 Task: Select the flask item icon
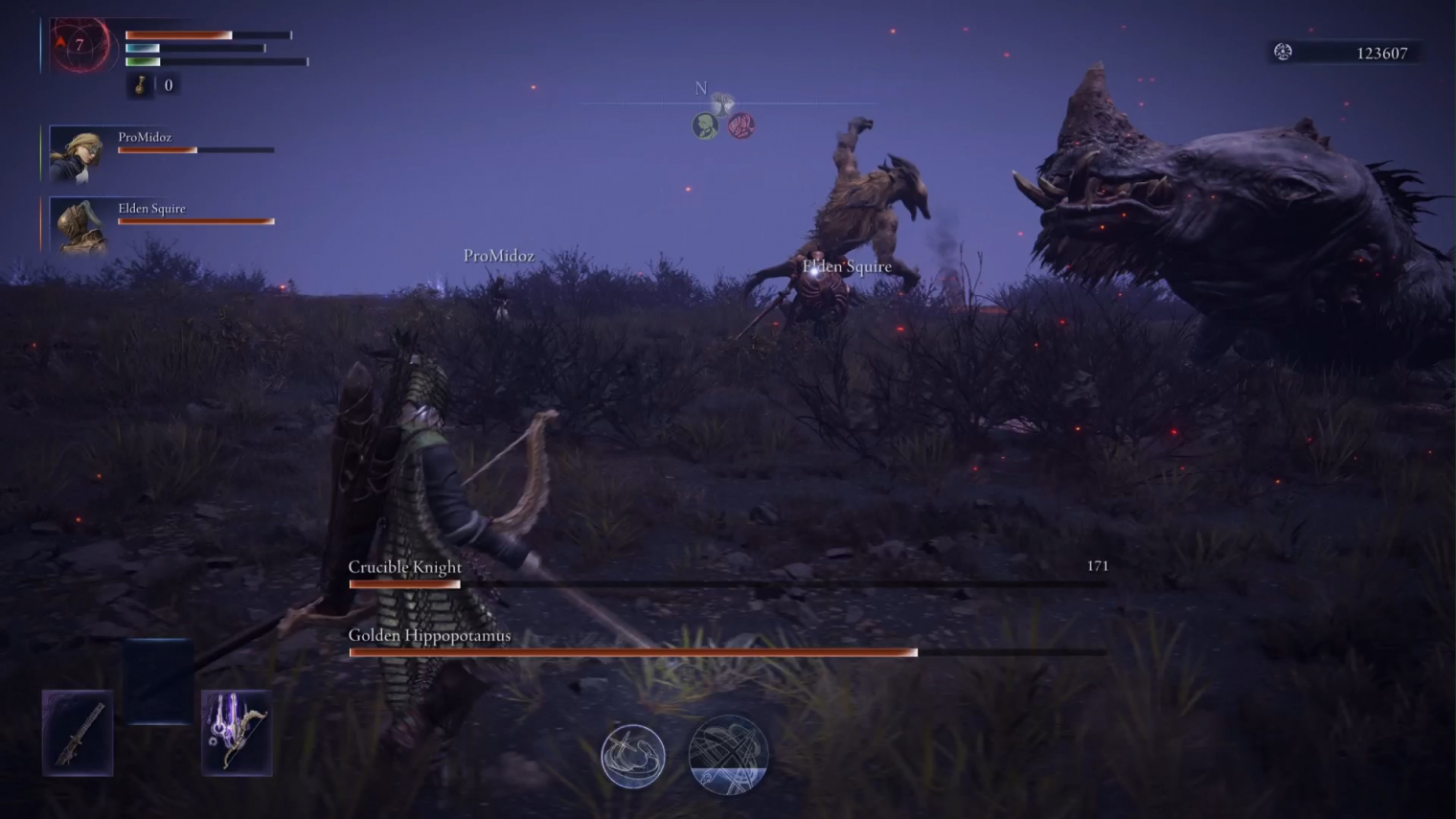tap(141, 85)
